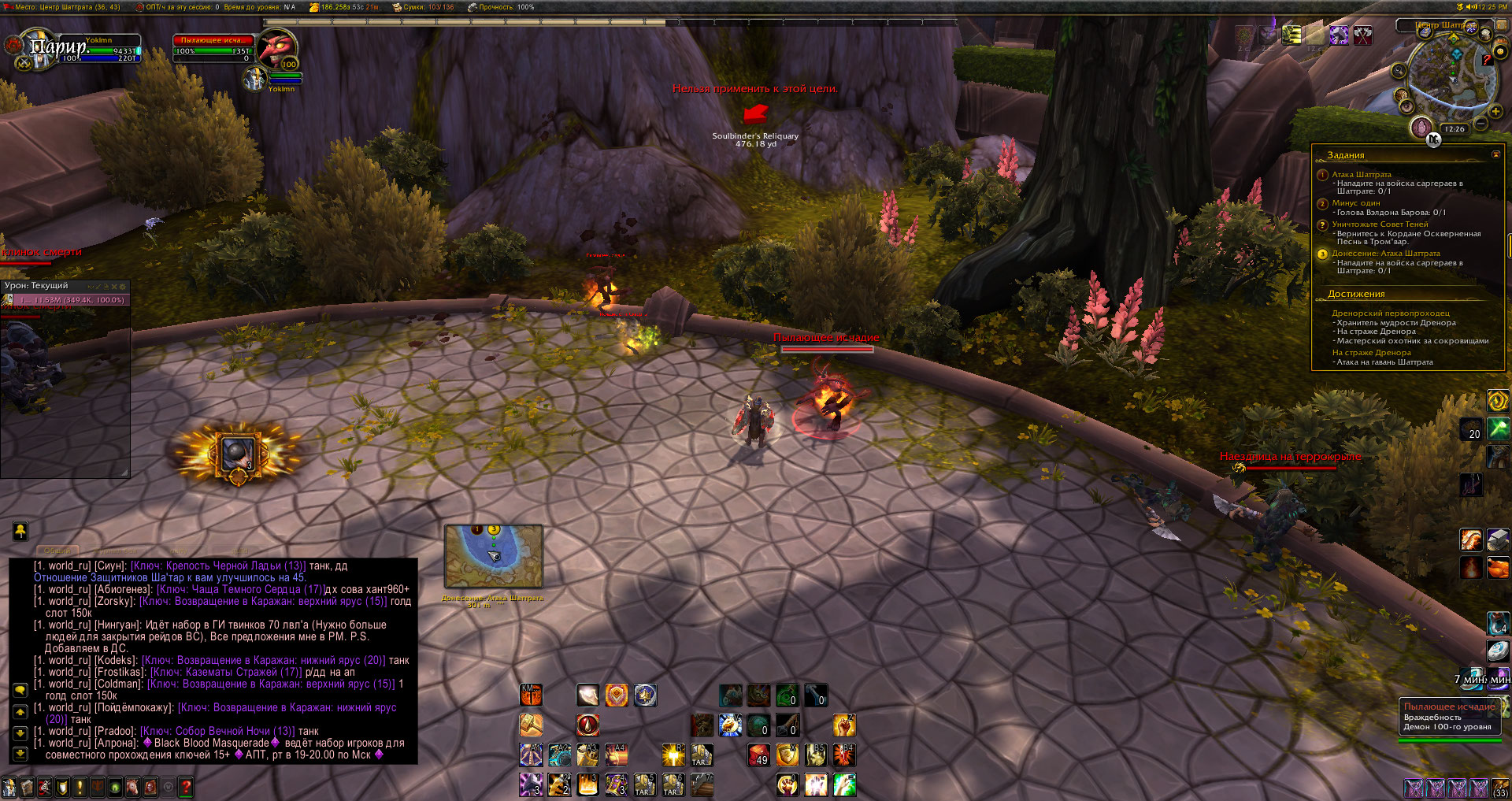Zoom in the minimap with the plus button

(x=1495, y=112)
